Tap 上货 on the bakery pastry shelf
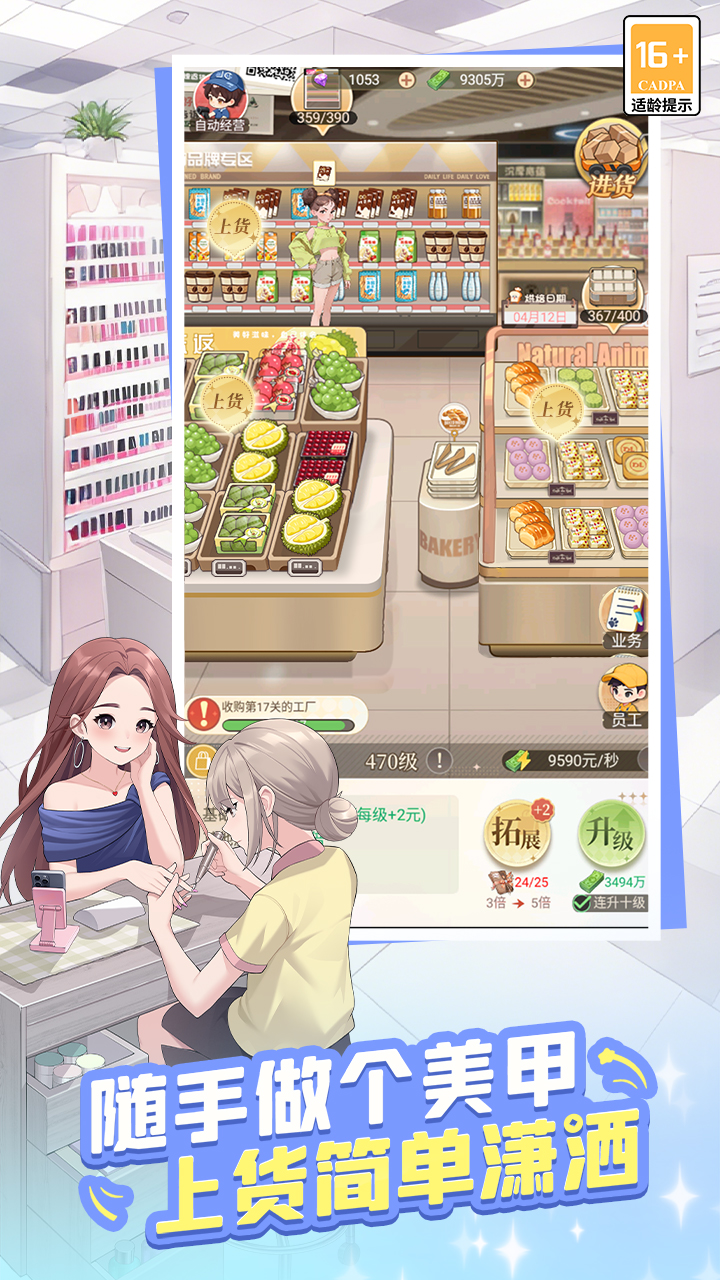720x1280 pixels. coord(556,408)
